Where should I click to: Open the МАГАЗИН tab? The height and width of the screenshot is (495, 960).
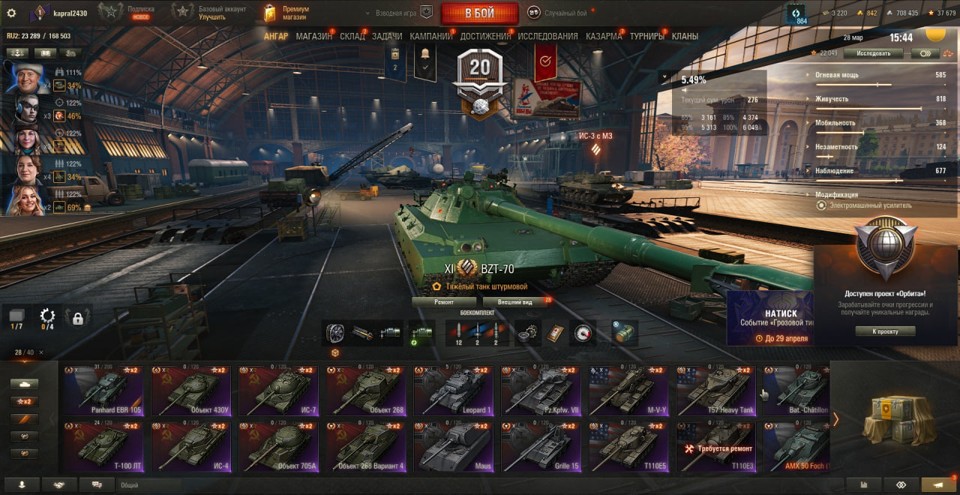click(314, 36)
